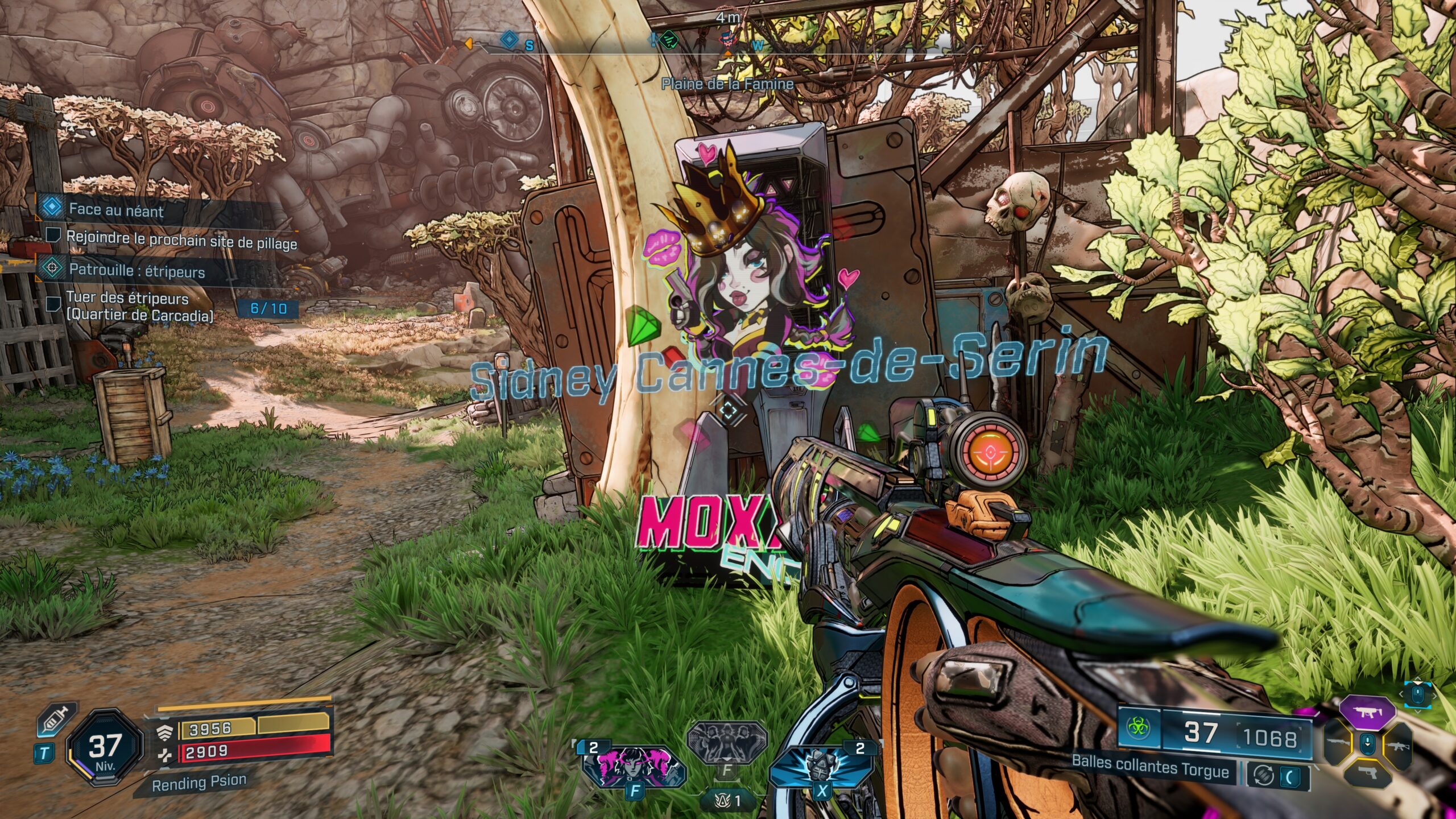Screen dimensions: 1456x819
Task: Switch to the assault rifle weapon slot
Action: pos(1397,745)
